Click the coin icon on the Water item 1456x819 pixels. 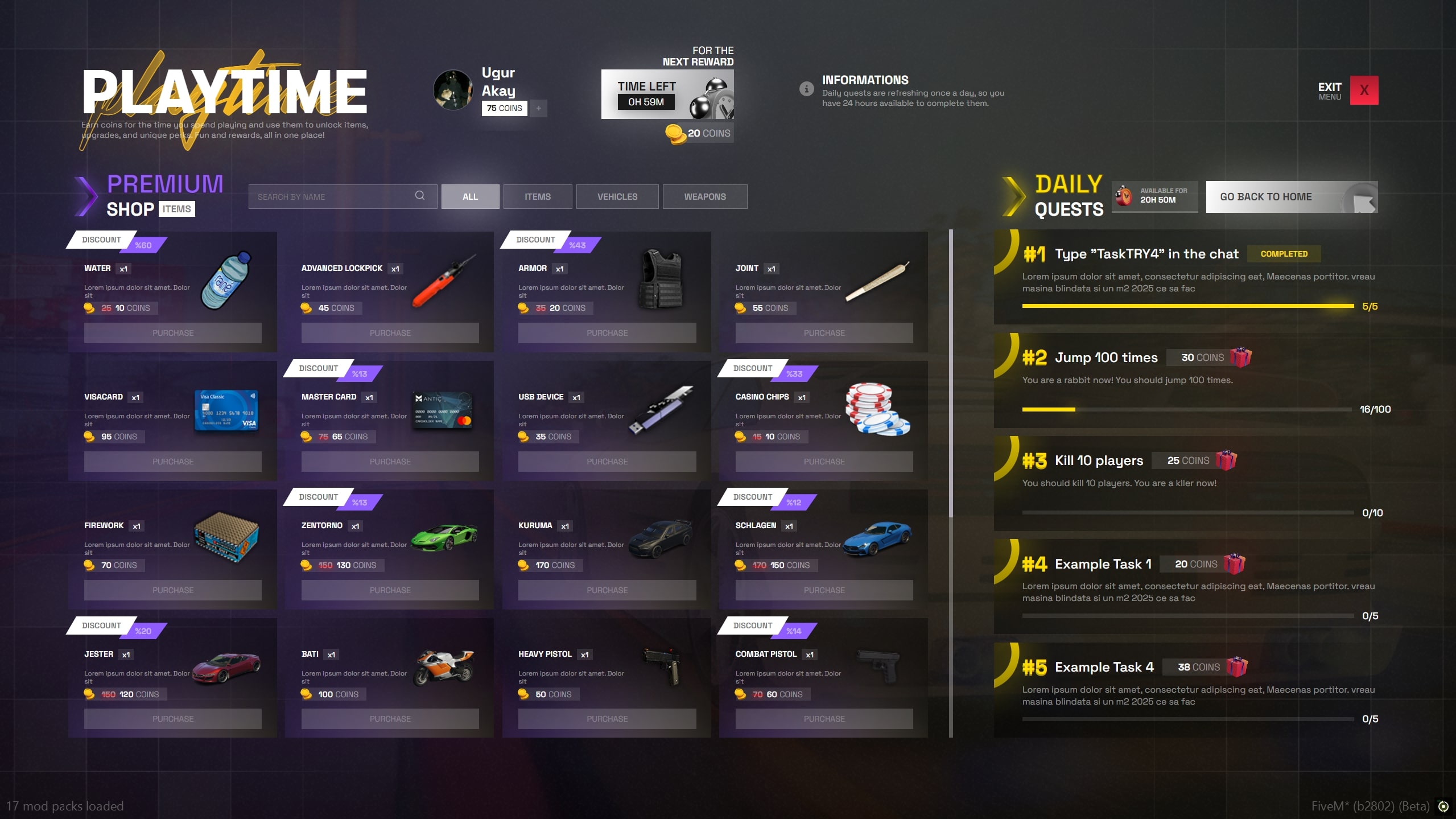(x=88, y=308)
